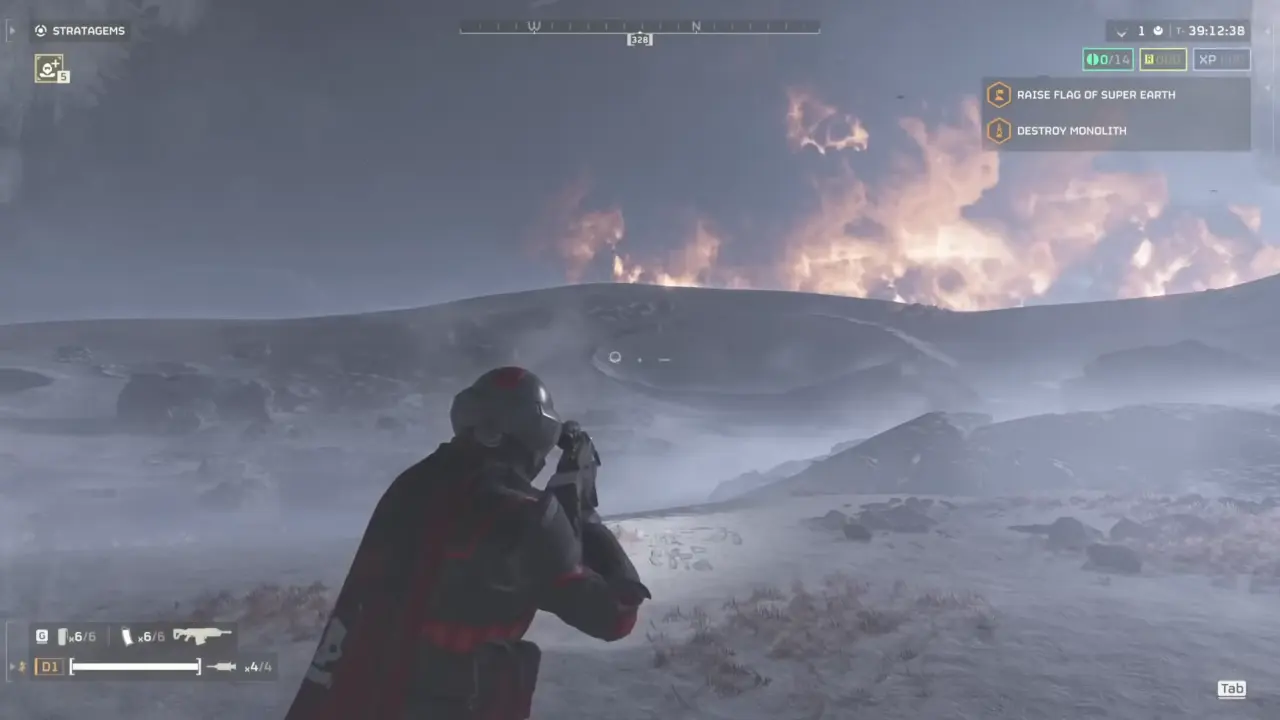This screenshot has height=720, width=1280.
Task: Click the compass heading bar
Action: point(640,28)
